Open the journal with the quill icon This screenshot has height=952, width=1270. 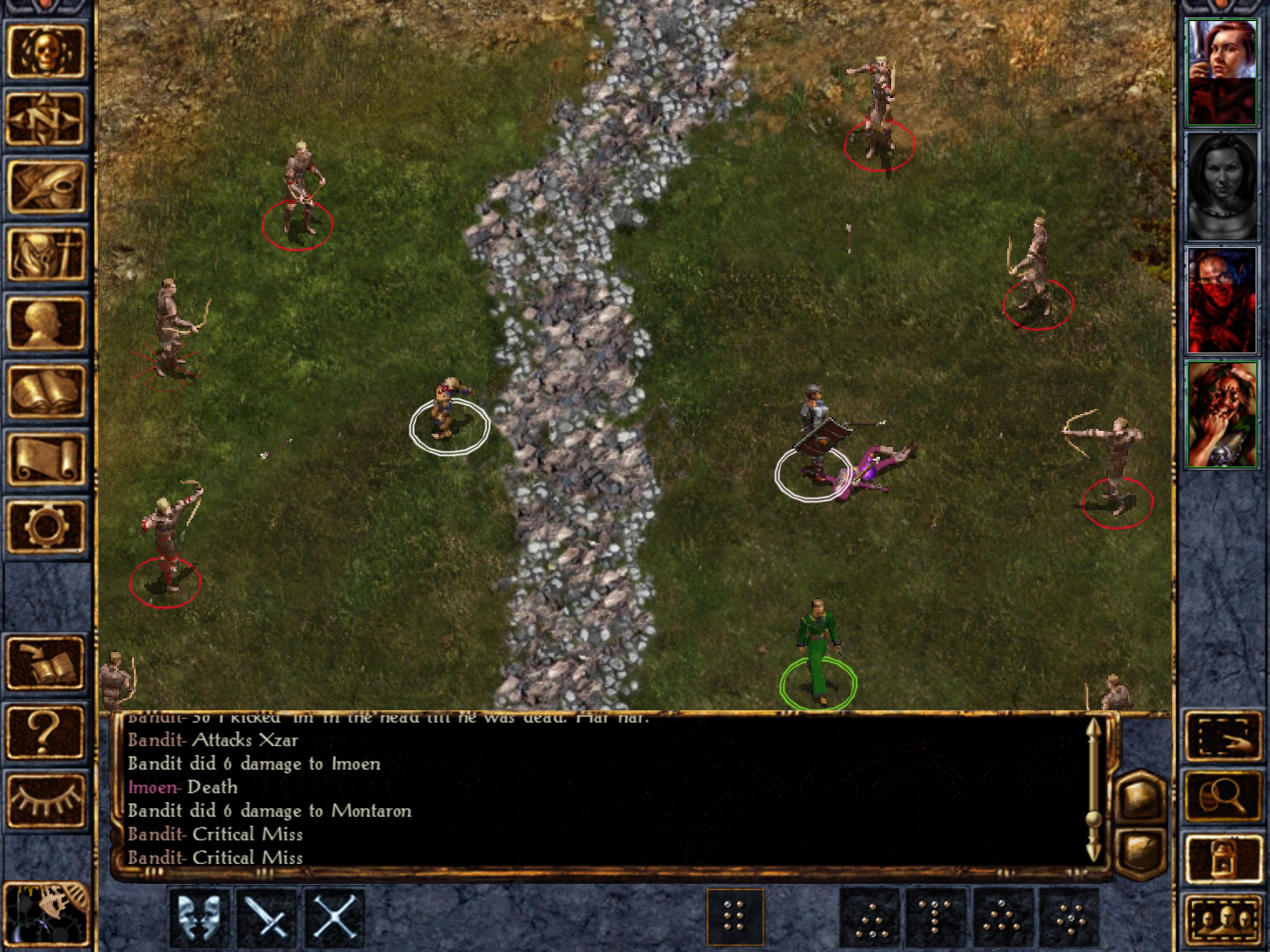[45, 186]
